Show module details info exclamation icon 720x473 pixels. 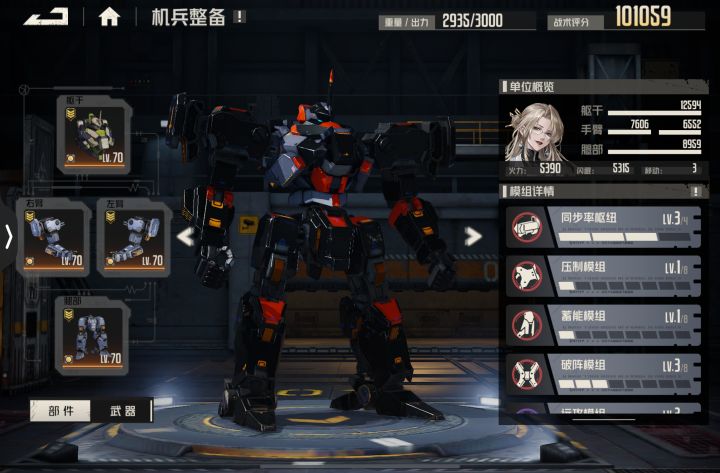pos(695,191)
